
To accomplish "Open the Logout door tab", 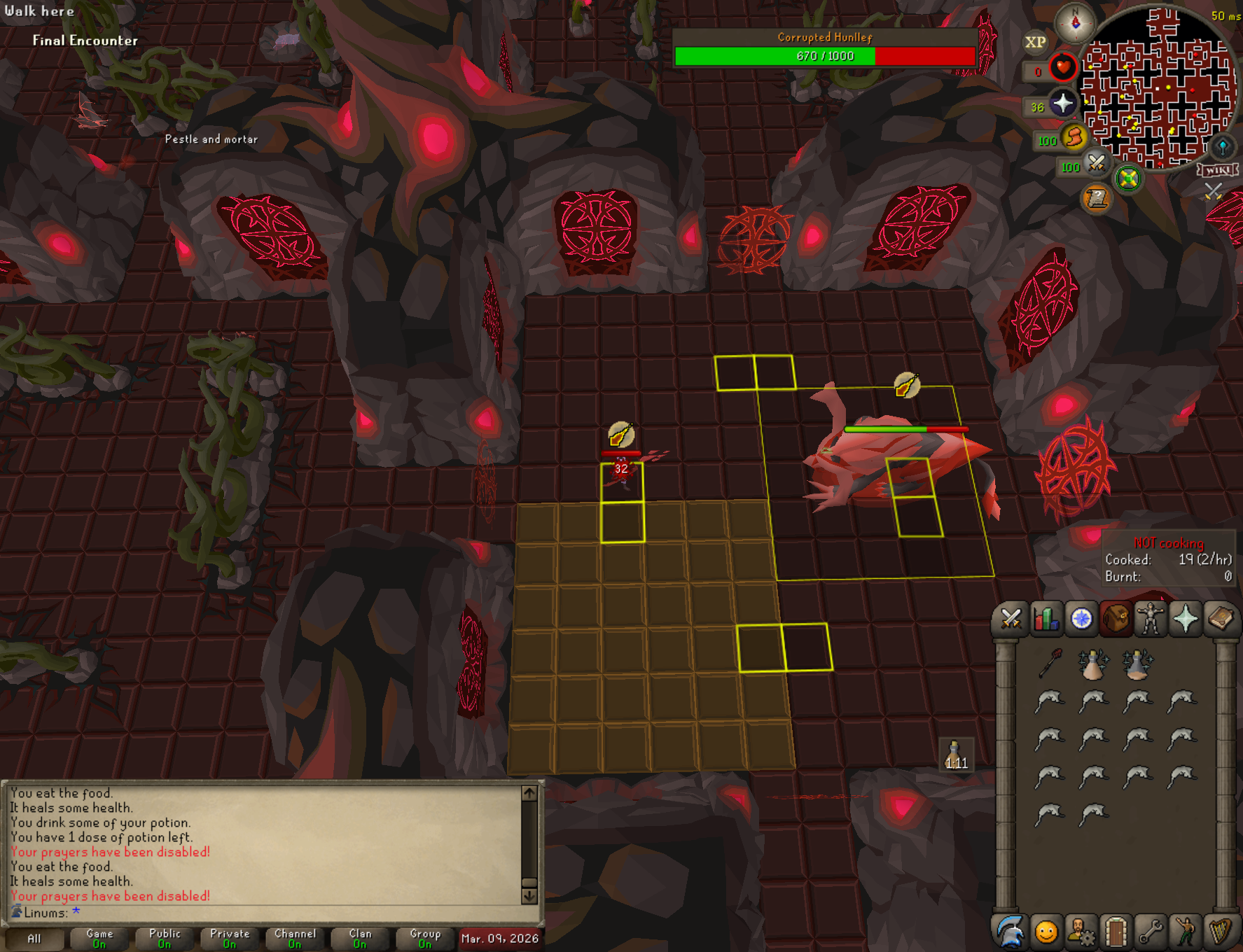I will pos(1116,932).
